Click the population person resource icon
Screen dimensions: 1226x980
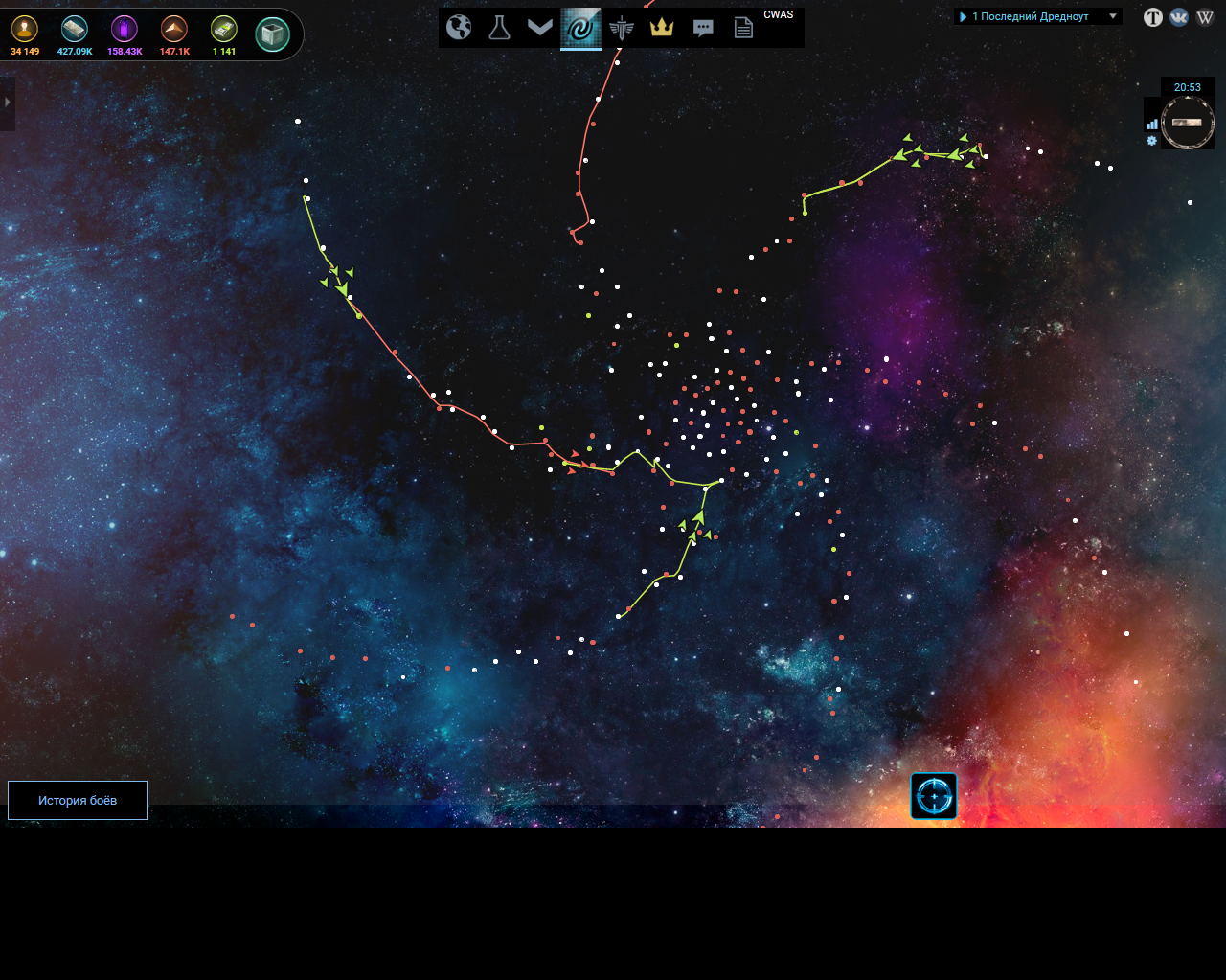pyautogui.click(x=25, y=29)
